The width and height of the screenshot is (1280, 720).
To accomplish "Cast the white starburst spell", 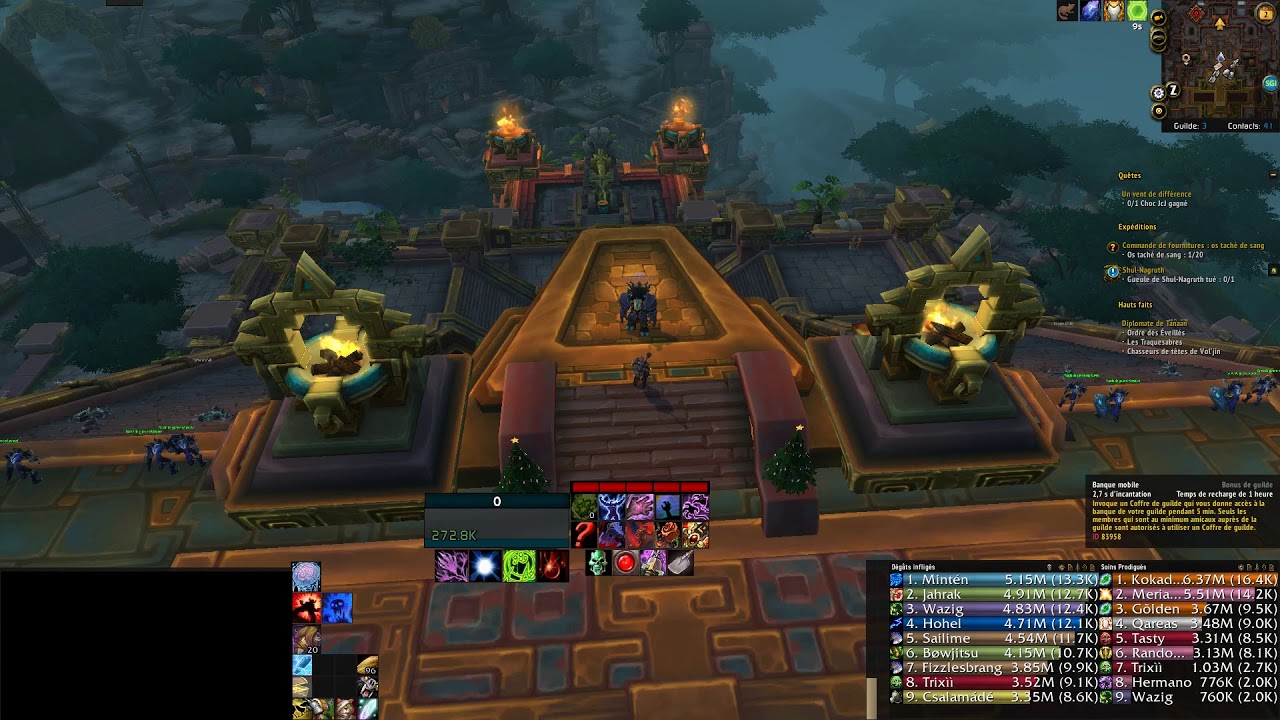I will point(486,566).
